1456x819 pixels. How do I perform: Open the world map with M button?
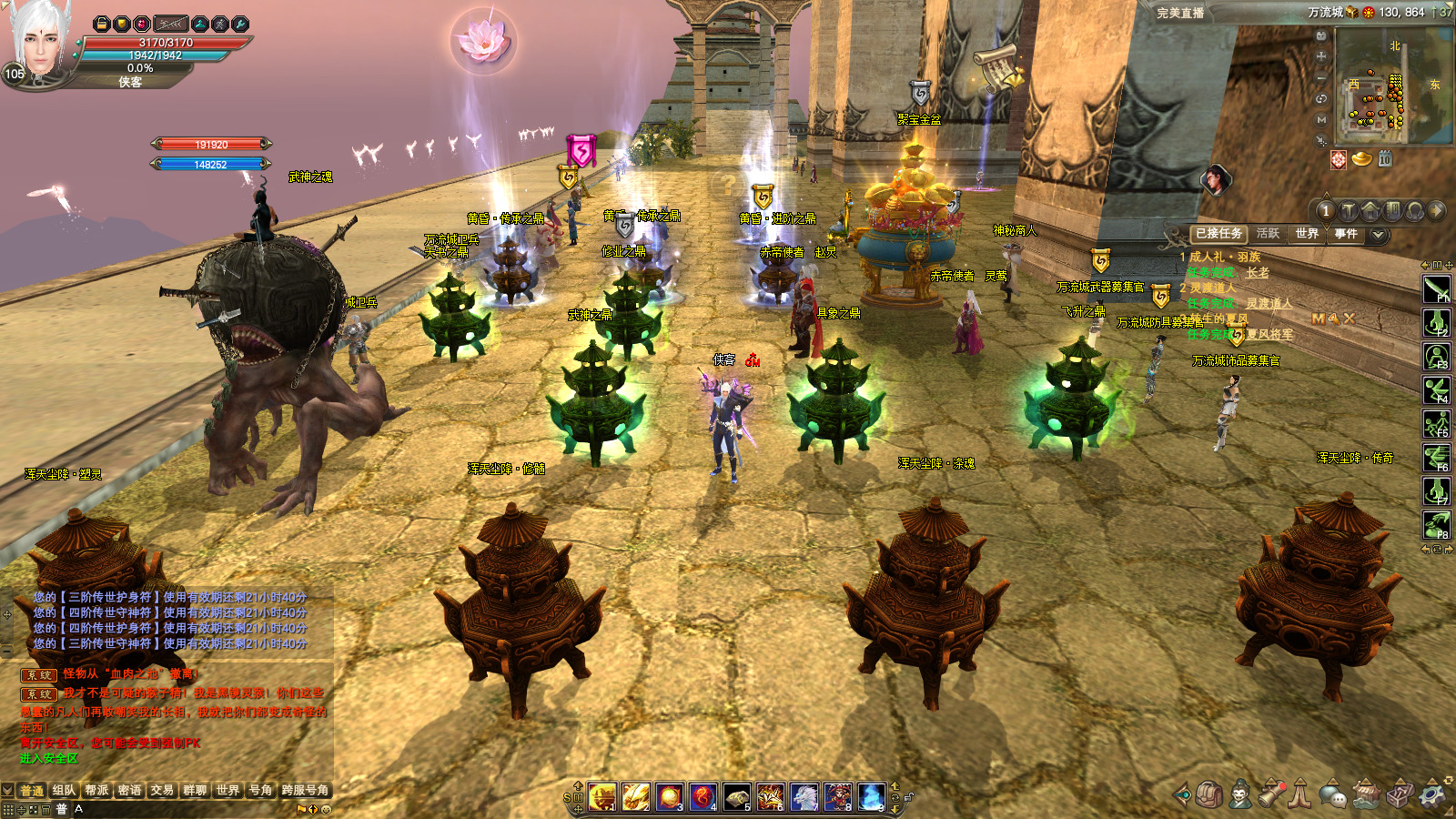pyautogui.click(x=1321, y=119)
